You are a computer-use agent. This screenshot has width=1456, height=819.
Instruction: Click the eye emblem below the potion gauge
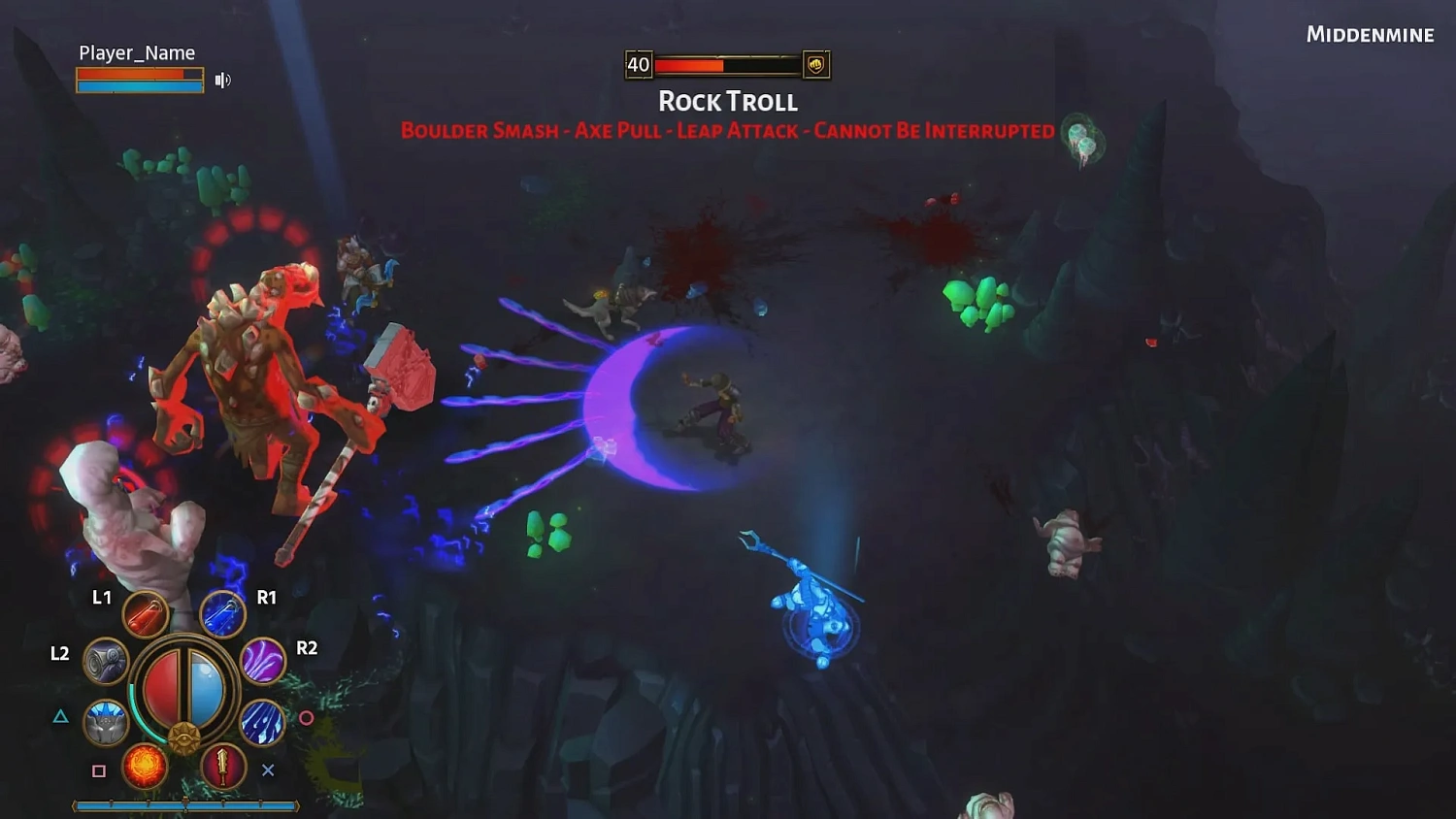(x=184, y=737)
